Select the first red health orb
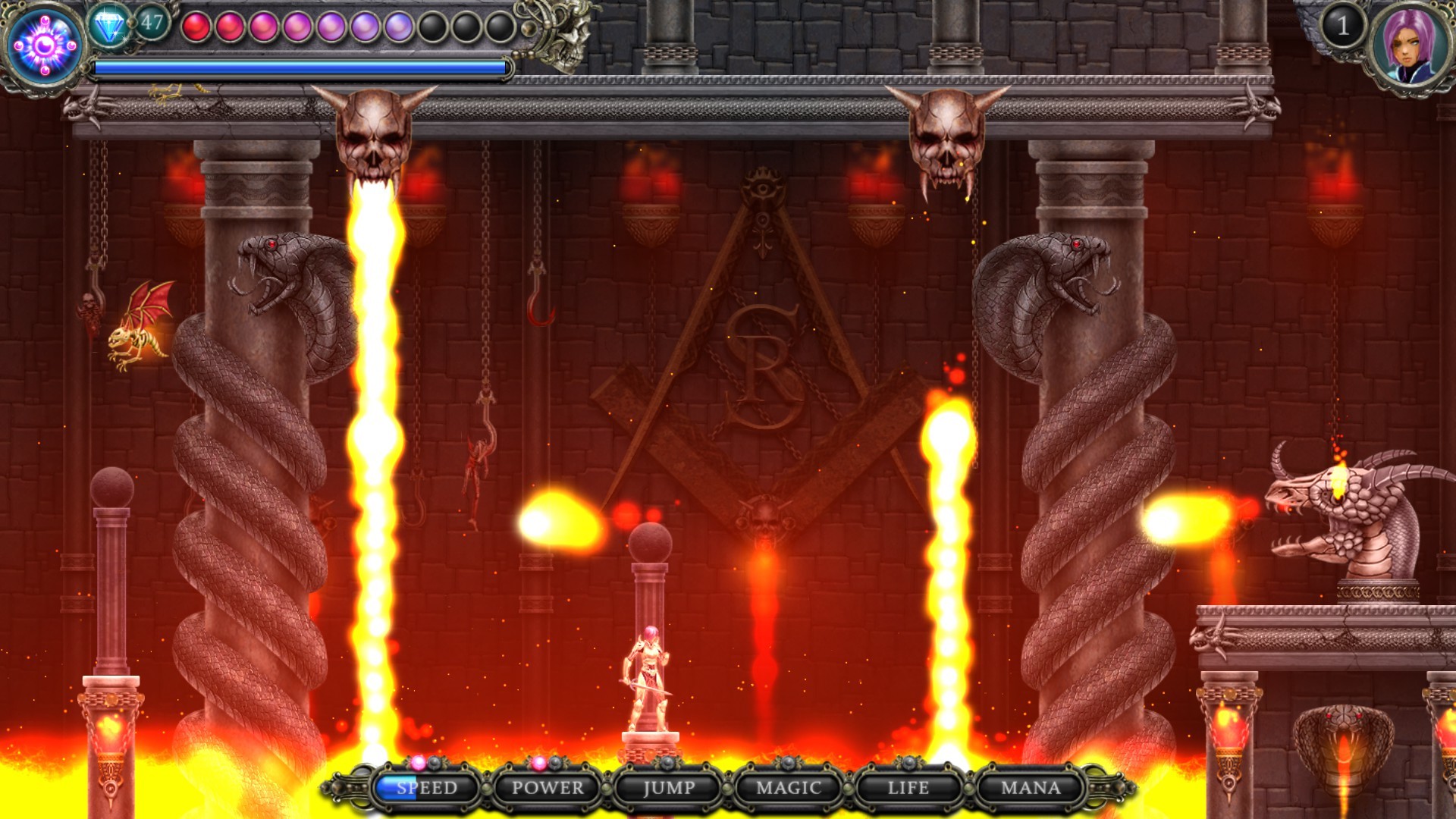Image resolution: width=1456 pixels, height=819 pixels. [196, 25]
